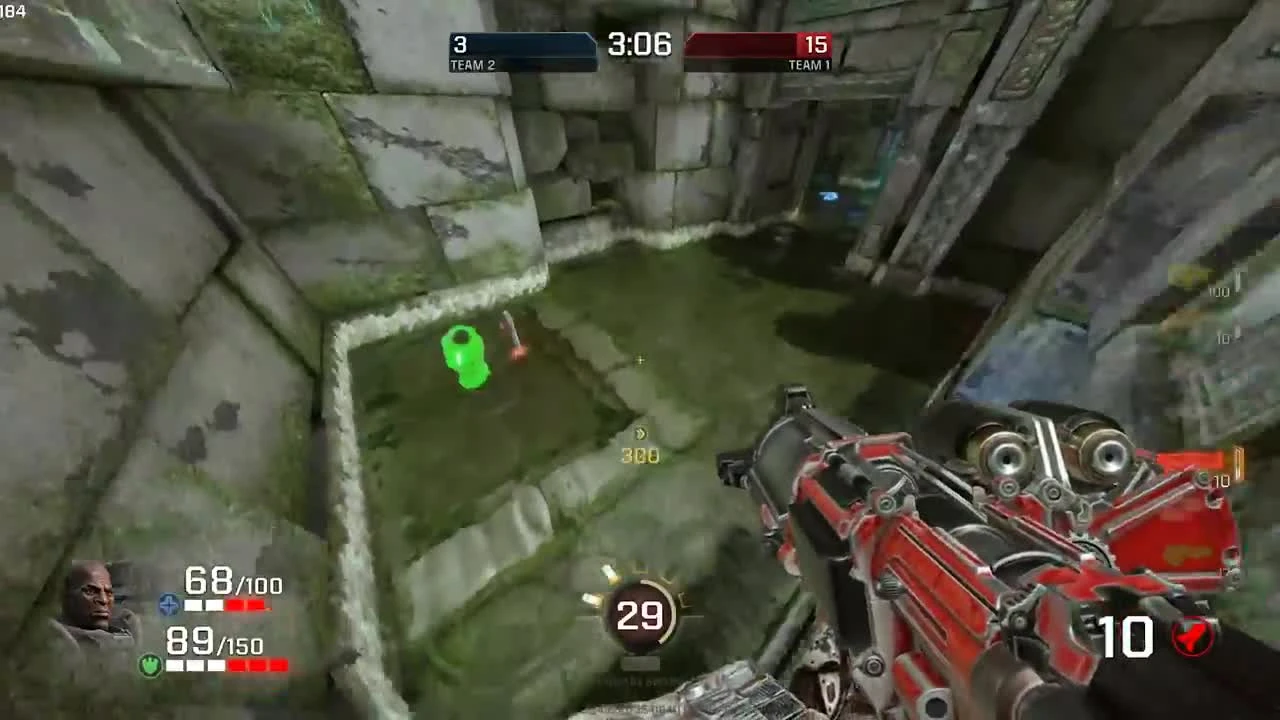Click the 100 pickup timer on right
This screenshot has height=720, width=1280.
[x=1219, y=292]
